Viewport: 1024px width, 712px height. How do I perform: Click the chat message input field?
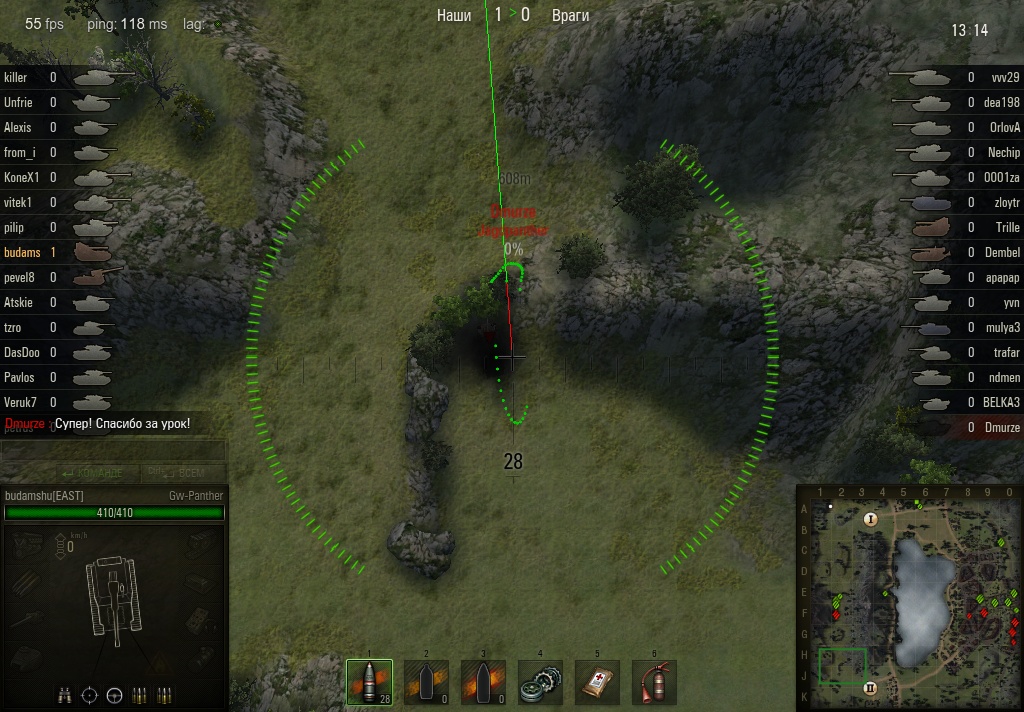(x=113, y=451)
